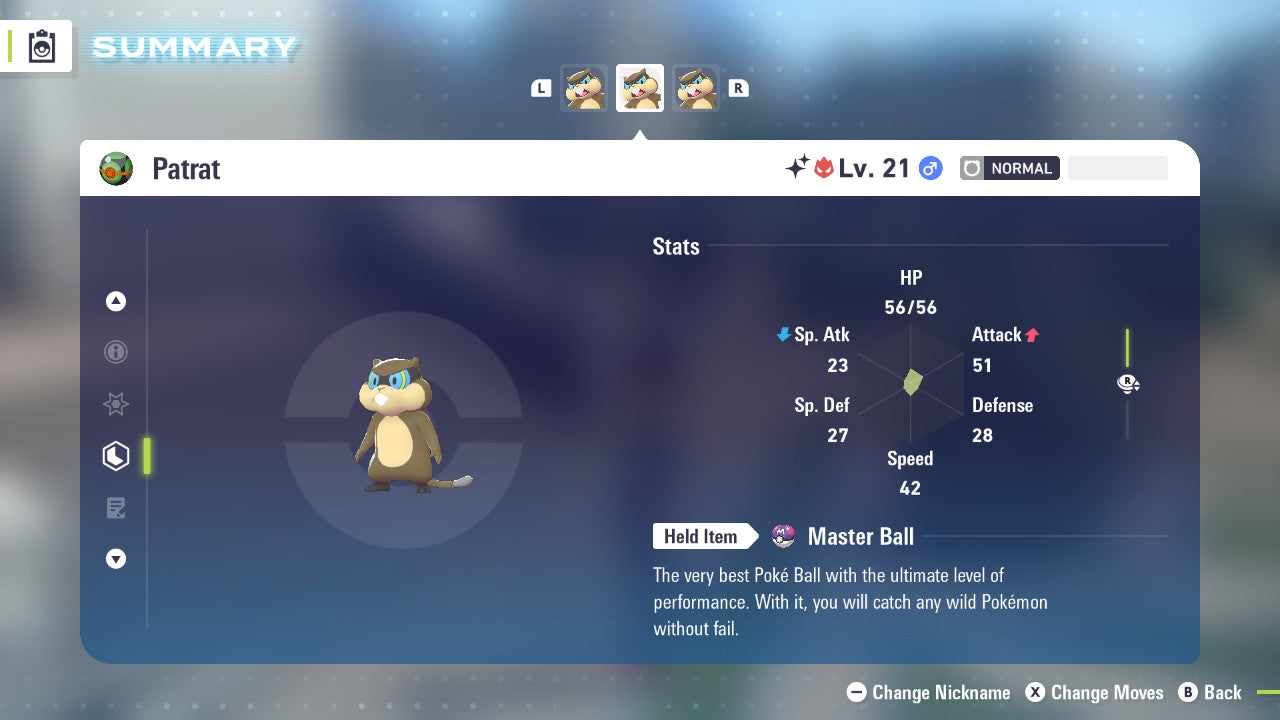Click the green active-page indicator bar
1280x720 pixels.
pos(146,456)
